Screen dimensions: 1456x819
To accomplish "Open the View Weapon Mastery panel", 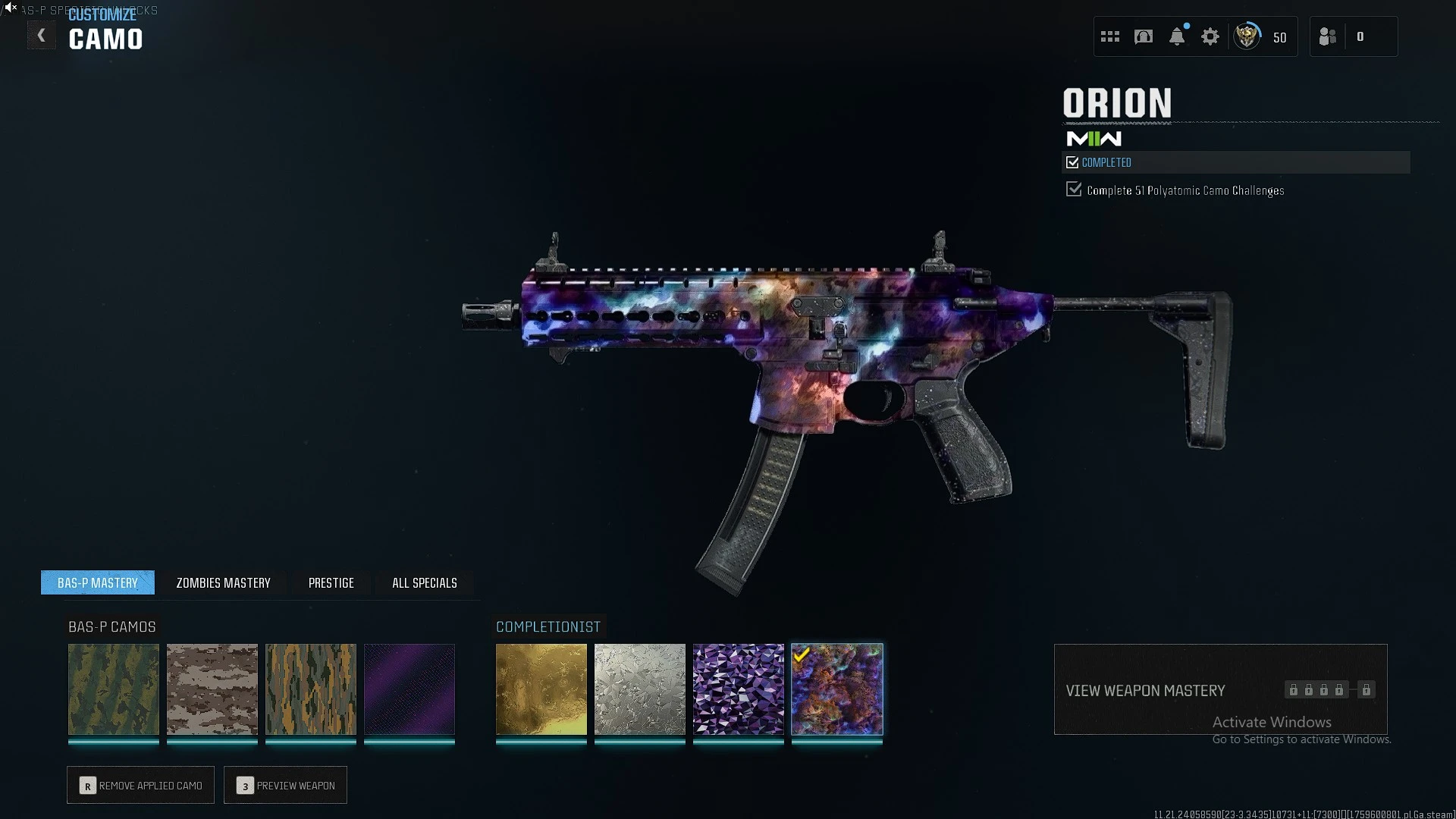I will (x=1220, y=689).
